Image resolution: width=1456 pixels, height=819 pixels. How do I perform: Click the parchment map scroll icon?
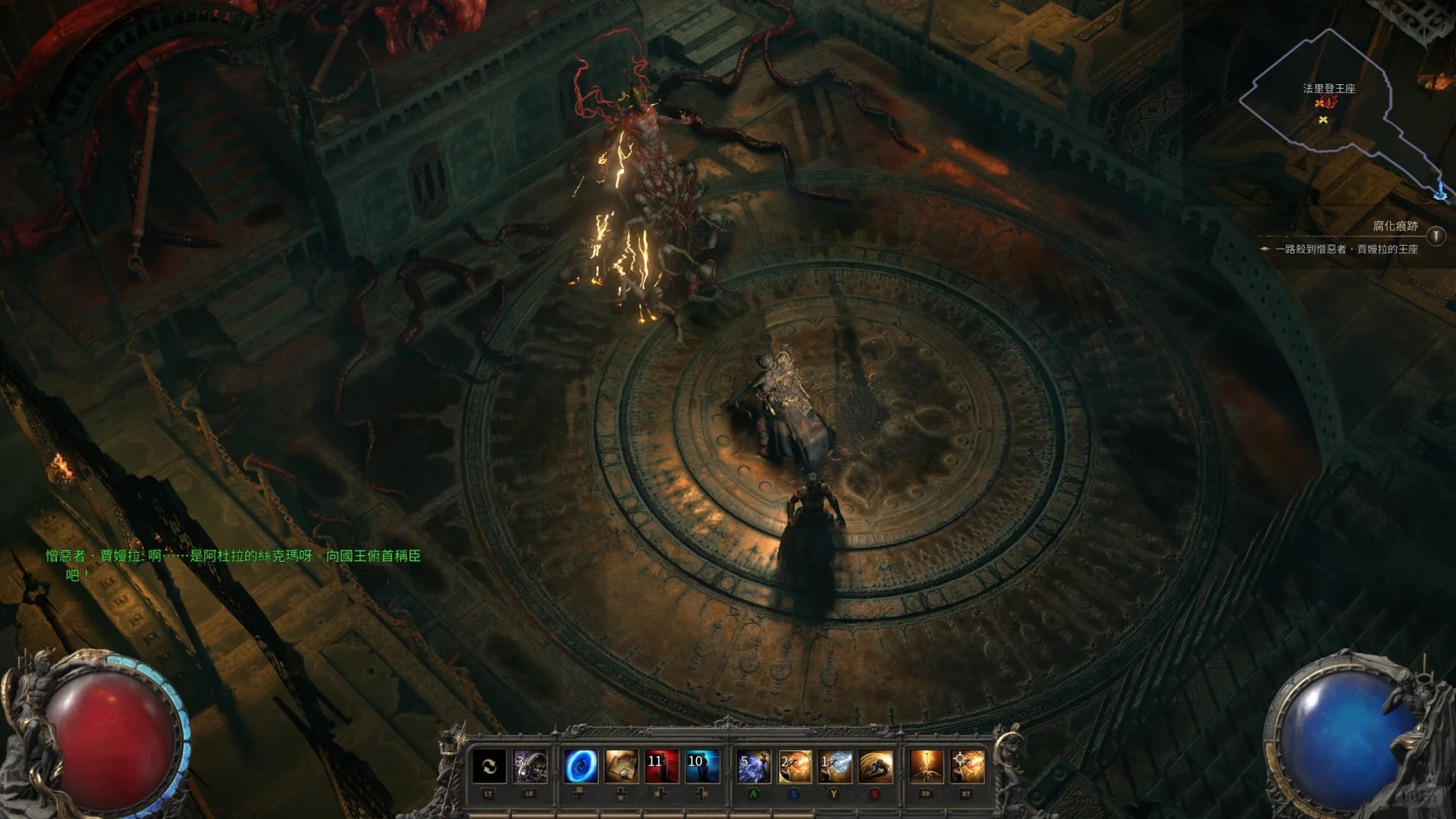pos(621,767)
